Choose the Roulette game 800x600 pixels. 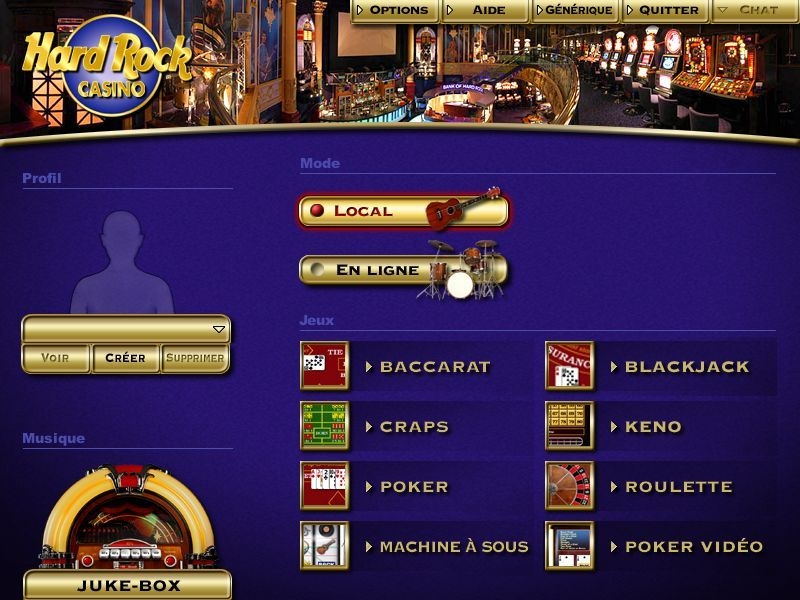tap(678, 487)
